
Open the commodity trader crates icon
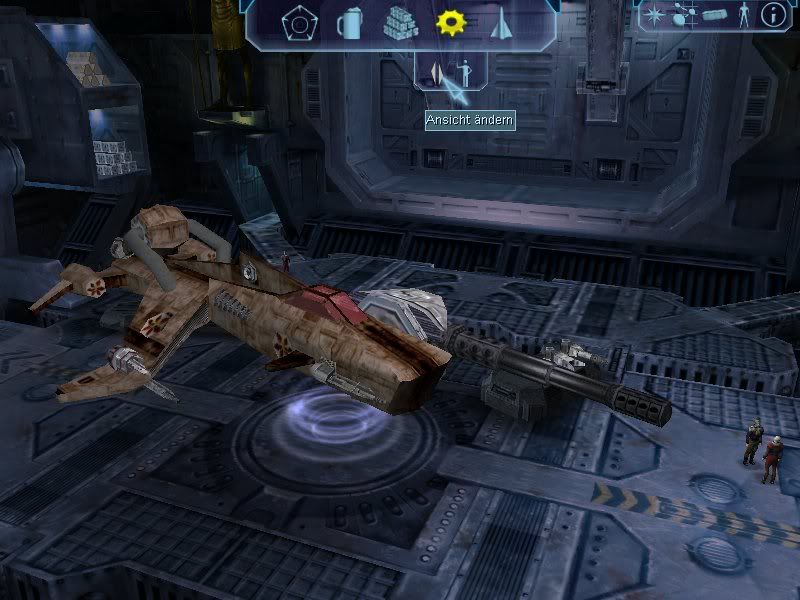399,21
